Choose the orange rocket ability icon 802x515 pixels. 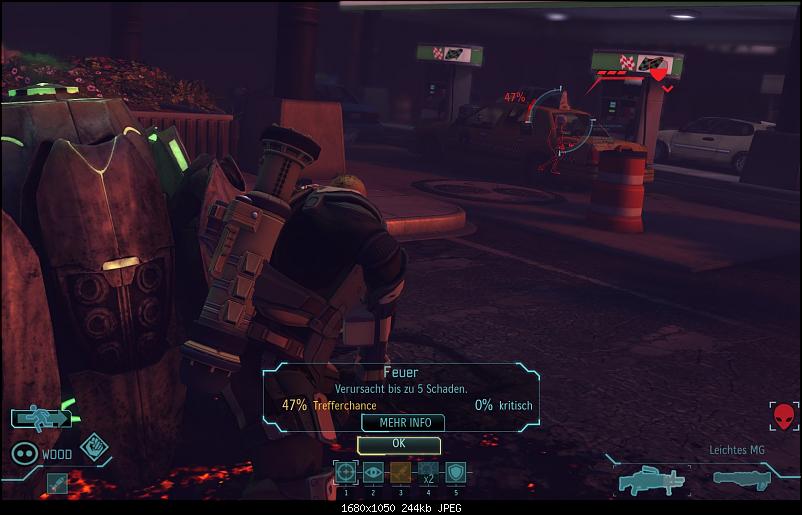400,472
